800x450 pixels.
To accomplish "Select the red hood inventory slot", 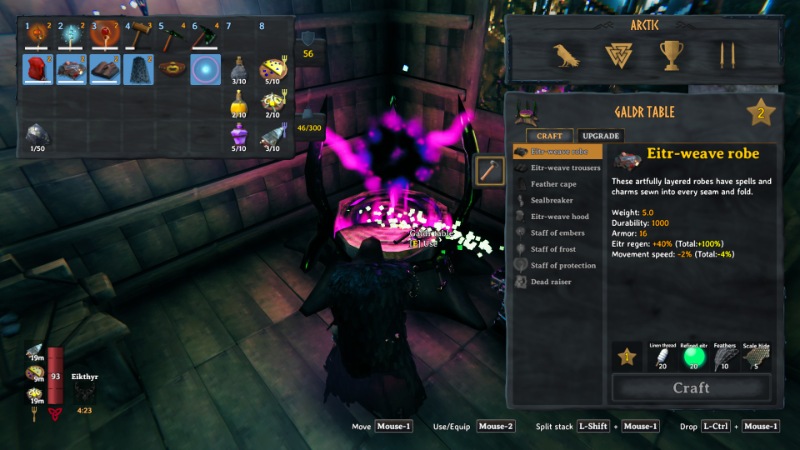I will (38, 69).
